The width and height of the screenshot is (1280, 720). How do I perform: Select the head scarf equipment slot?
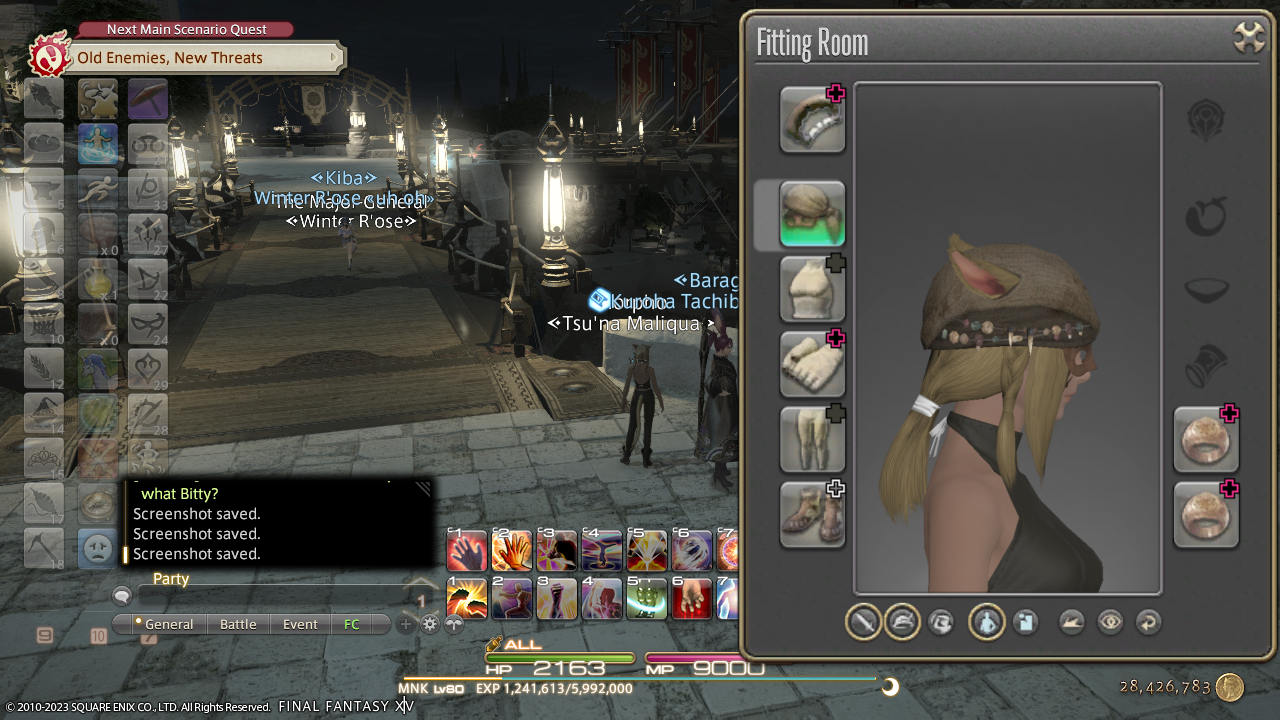[812, 214]
